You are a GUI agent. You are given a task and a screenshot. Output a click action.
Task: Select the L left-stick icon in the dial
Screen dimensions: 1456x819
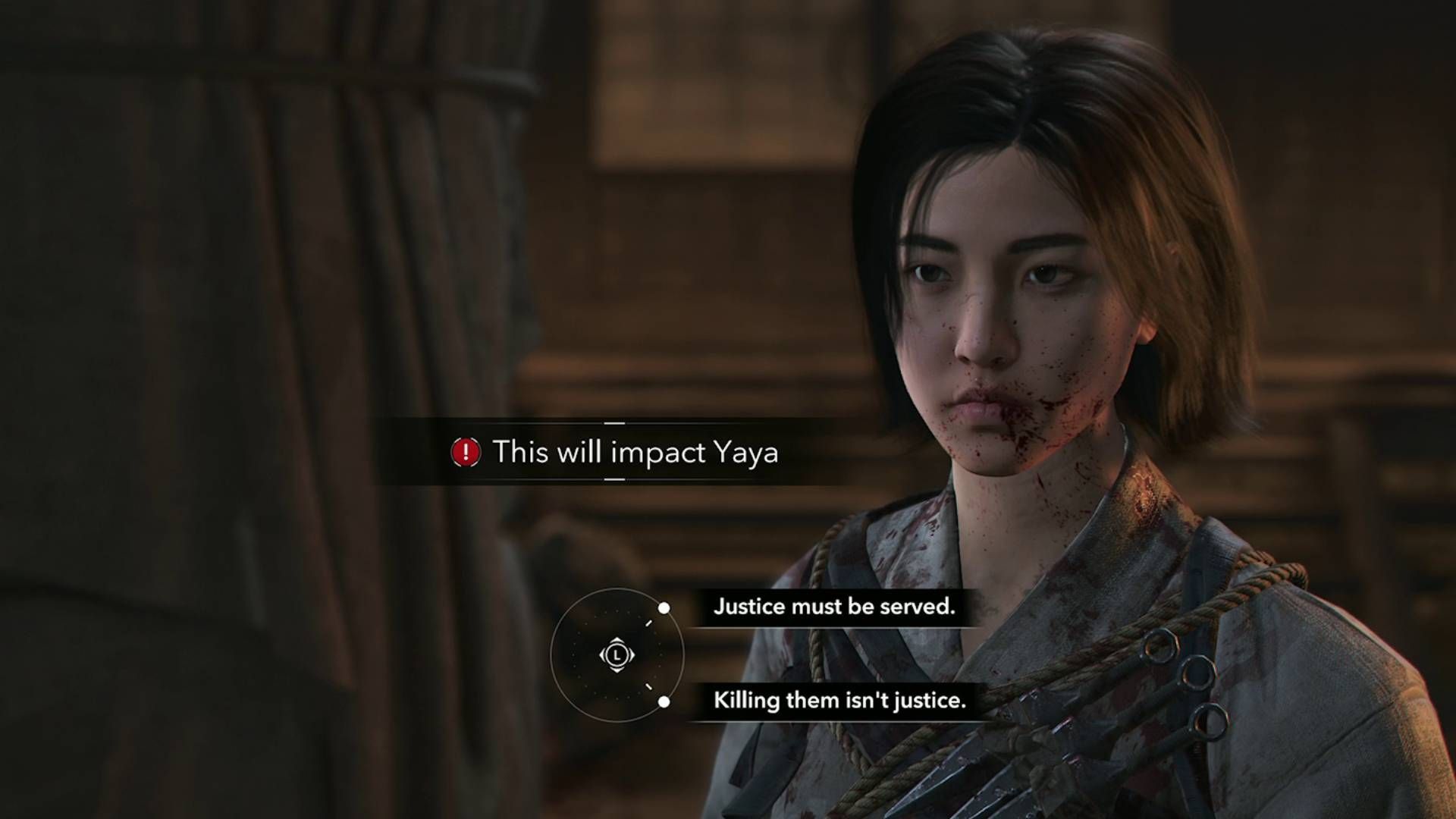coord(617,654)
